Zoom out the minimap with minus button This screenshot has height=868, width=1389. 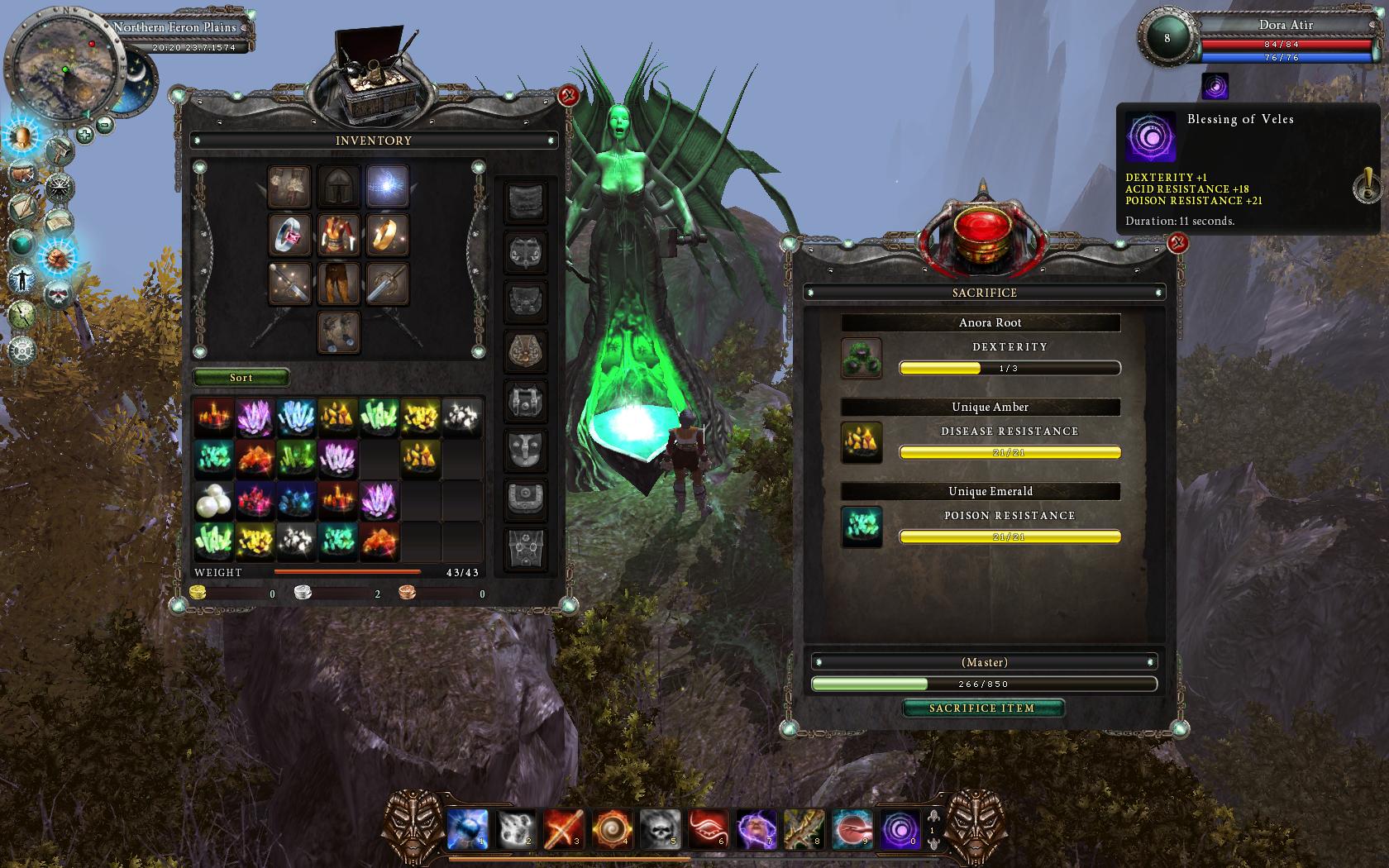(105, 125)
